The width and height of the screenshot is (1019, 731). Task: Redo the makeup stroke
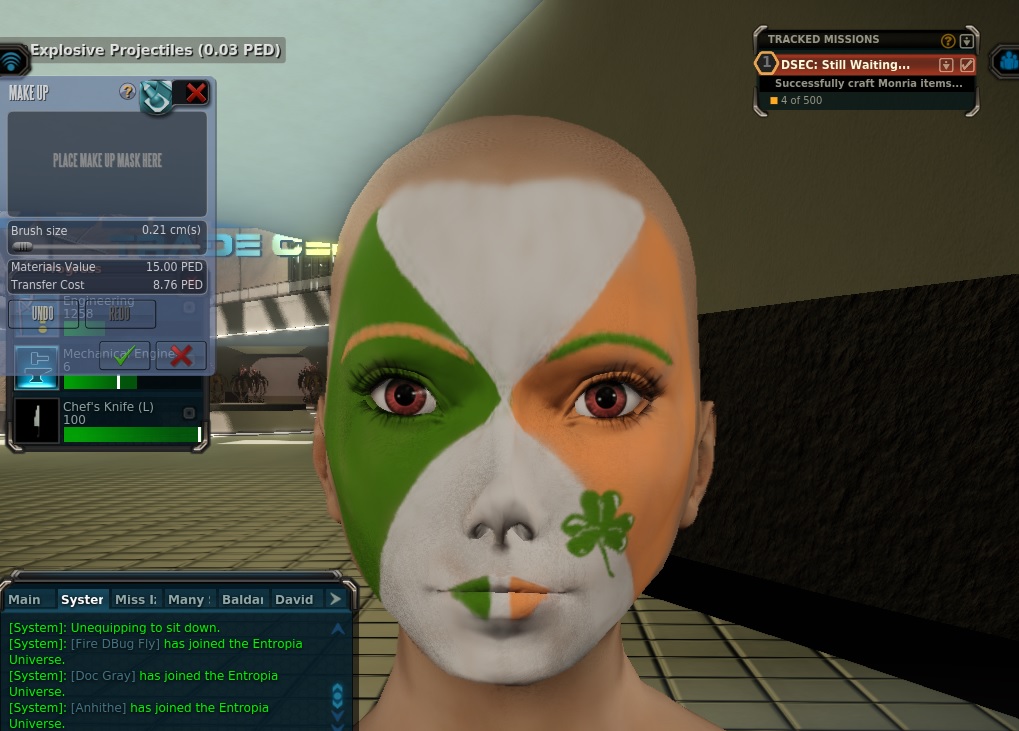pyautogui.click(x=119, y=314)
